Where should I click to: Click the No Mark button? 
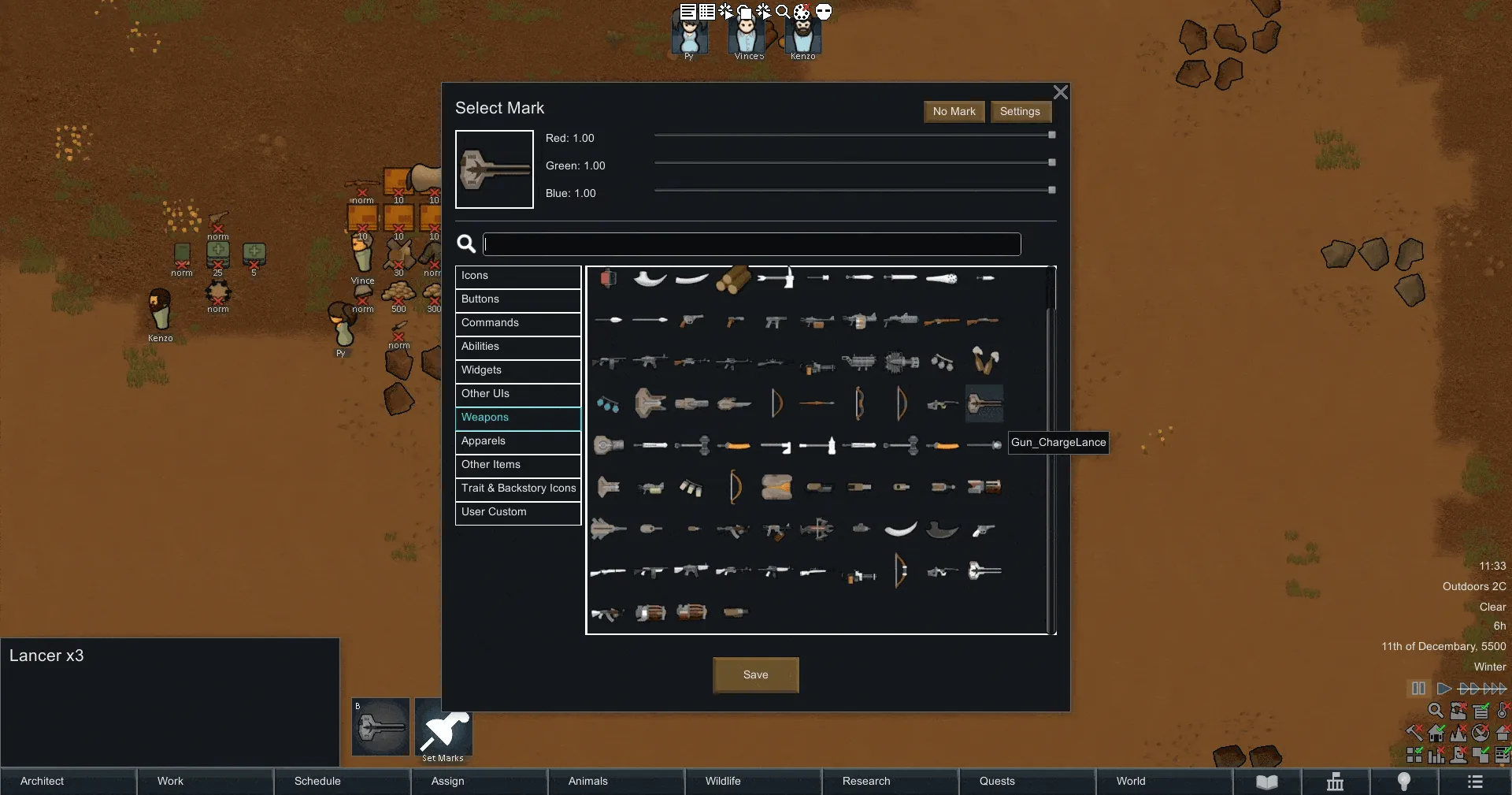tap(954, 112)
